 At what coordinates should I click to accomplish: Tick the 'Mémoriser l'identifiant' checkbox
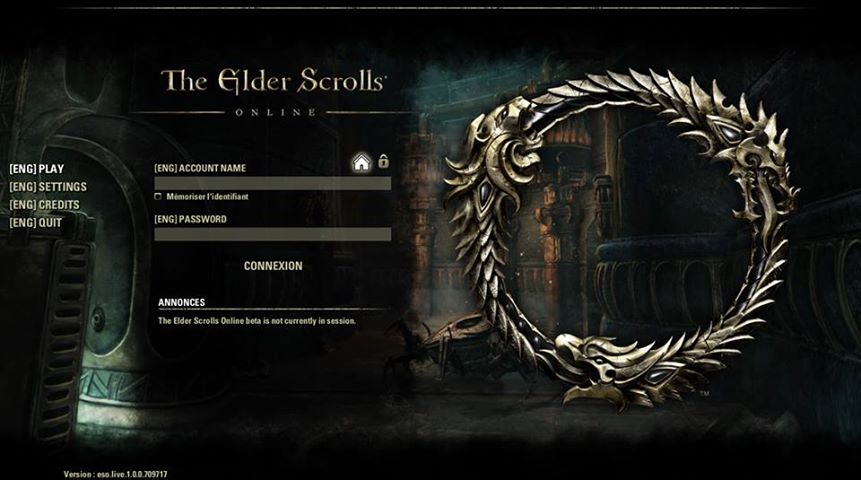[158, 197]
